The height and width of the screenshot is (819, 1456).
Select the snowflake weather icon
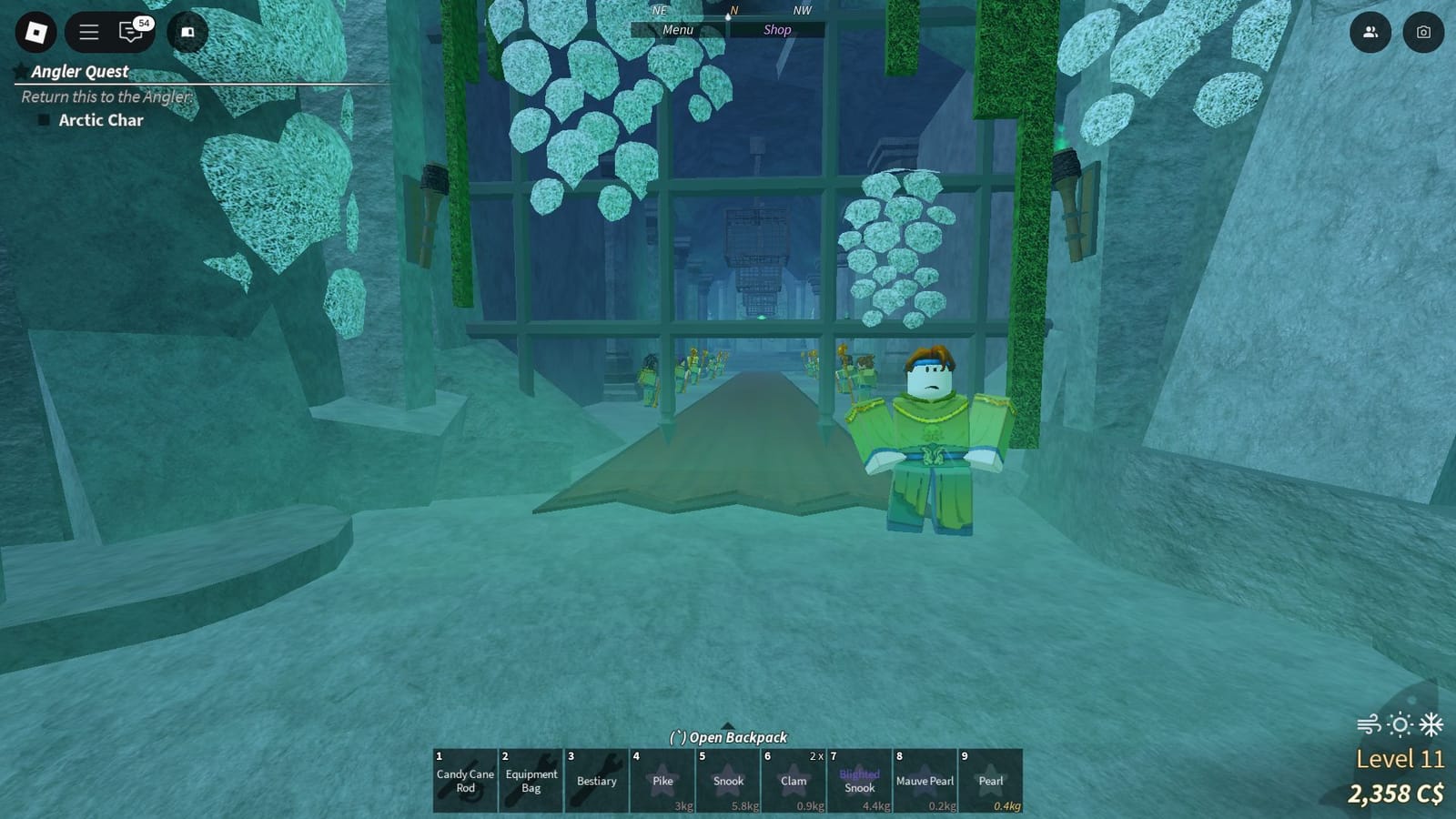[x=1431, y=723]
